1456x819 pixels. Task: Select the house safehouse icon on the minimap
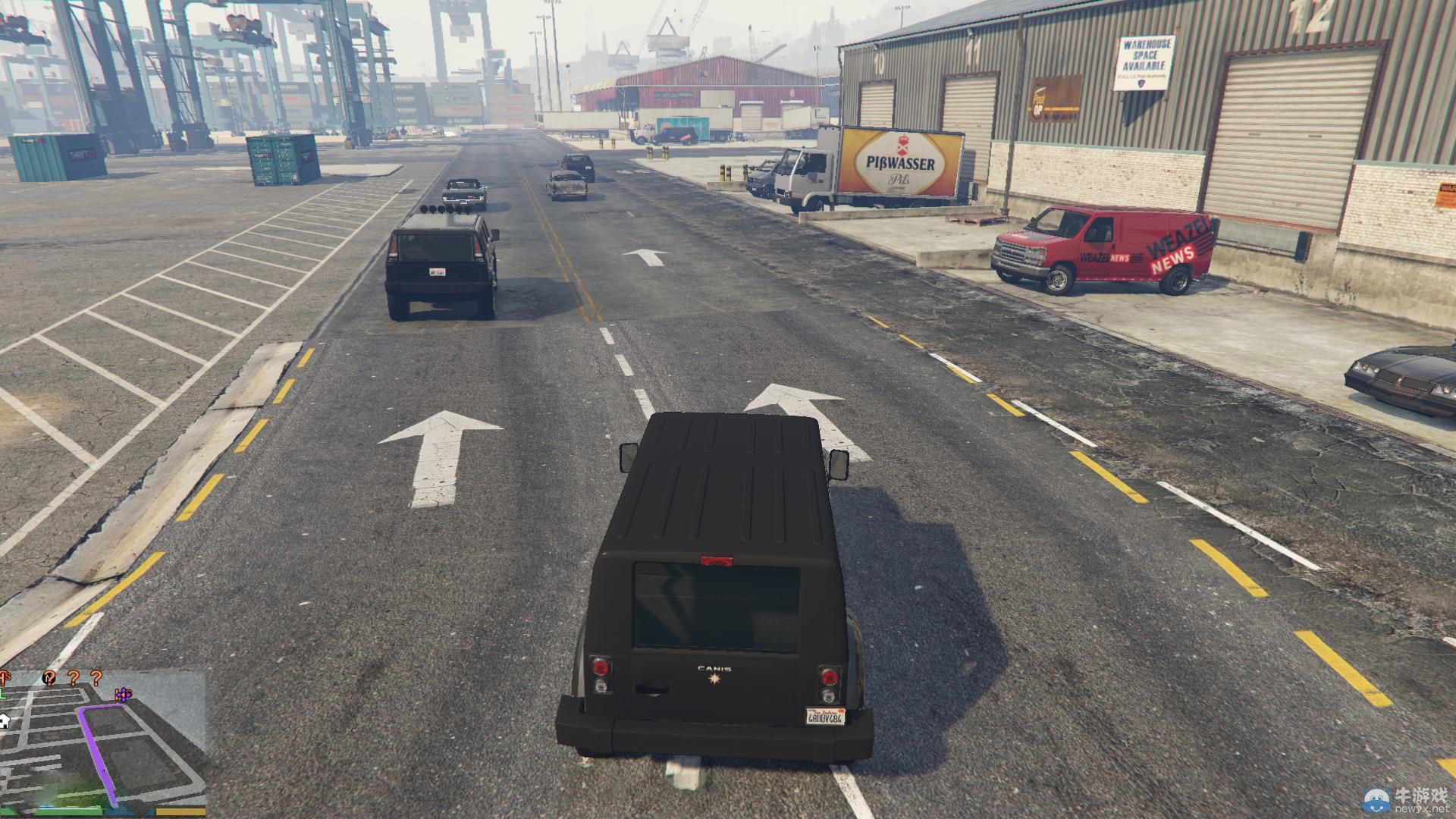[5, 721]
